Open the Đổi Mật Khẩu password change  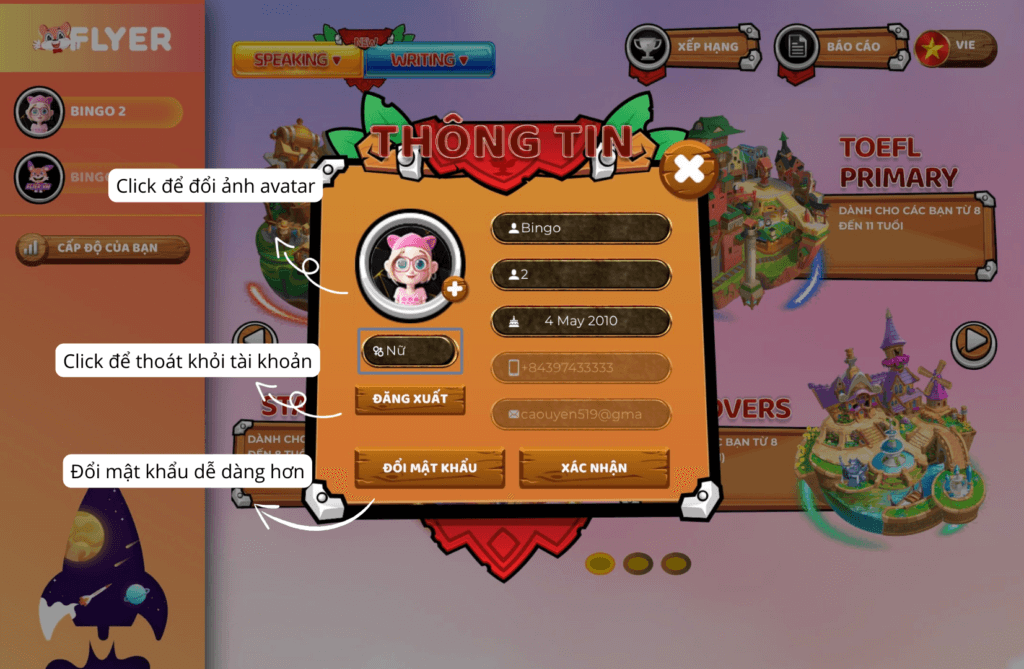click(430, 468)
